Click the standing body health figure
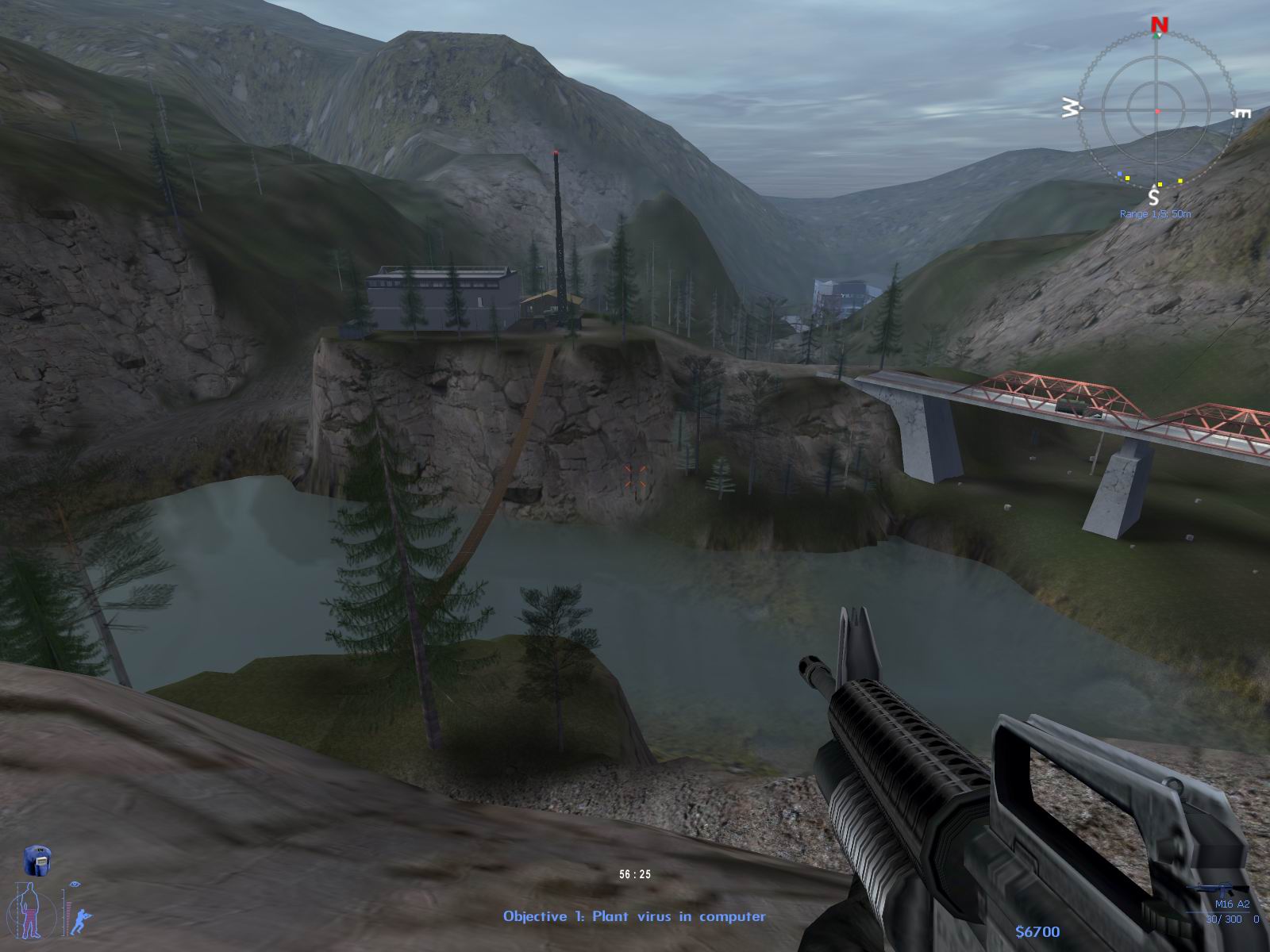 (30, 910)
